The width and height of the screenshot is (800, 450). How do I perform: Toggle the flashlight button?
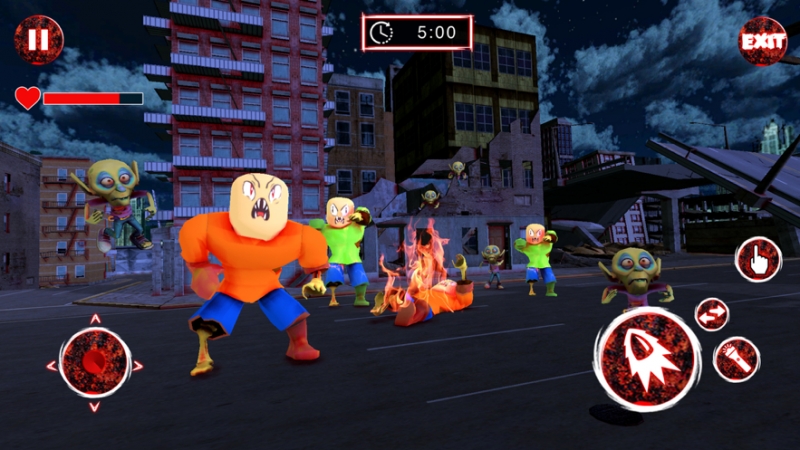pyautogui.click(x=737, y=359)
